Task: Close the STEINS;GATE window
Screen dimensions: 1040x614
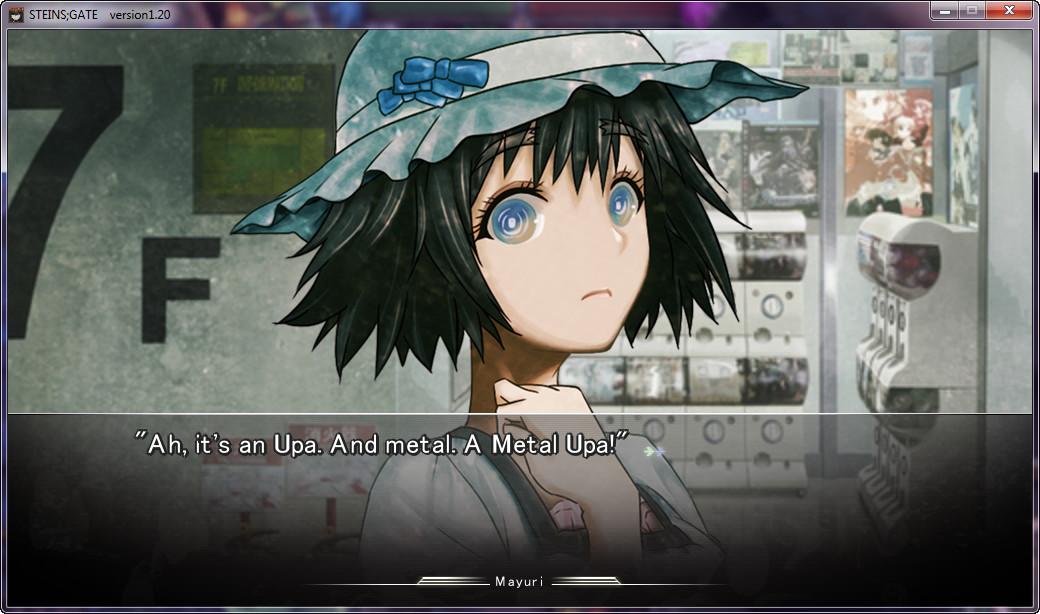Action: point(1009,10)
